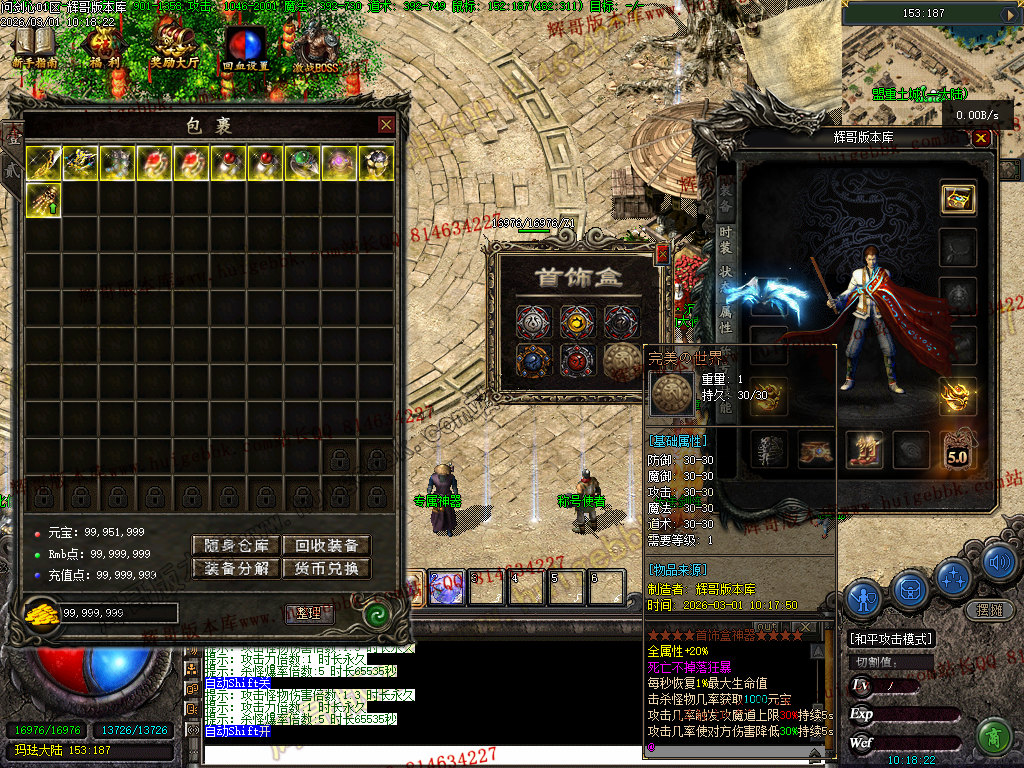Image resolution: width=1024 pixels, height=768 pixels.
Task: Close the character equipment panel
Action: coord(981,138)
